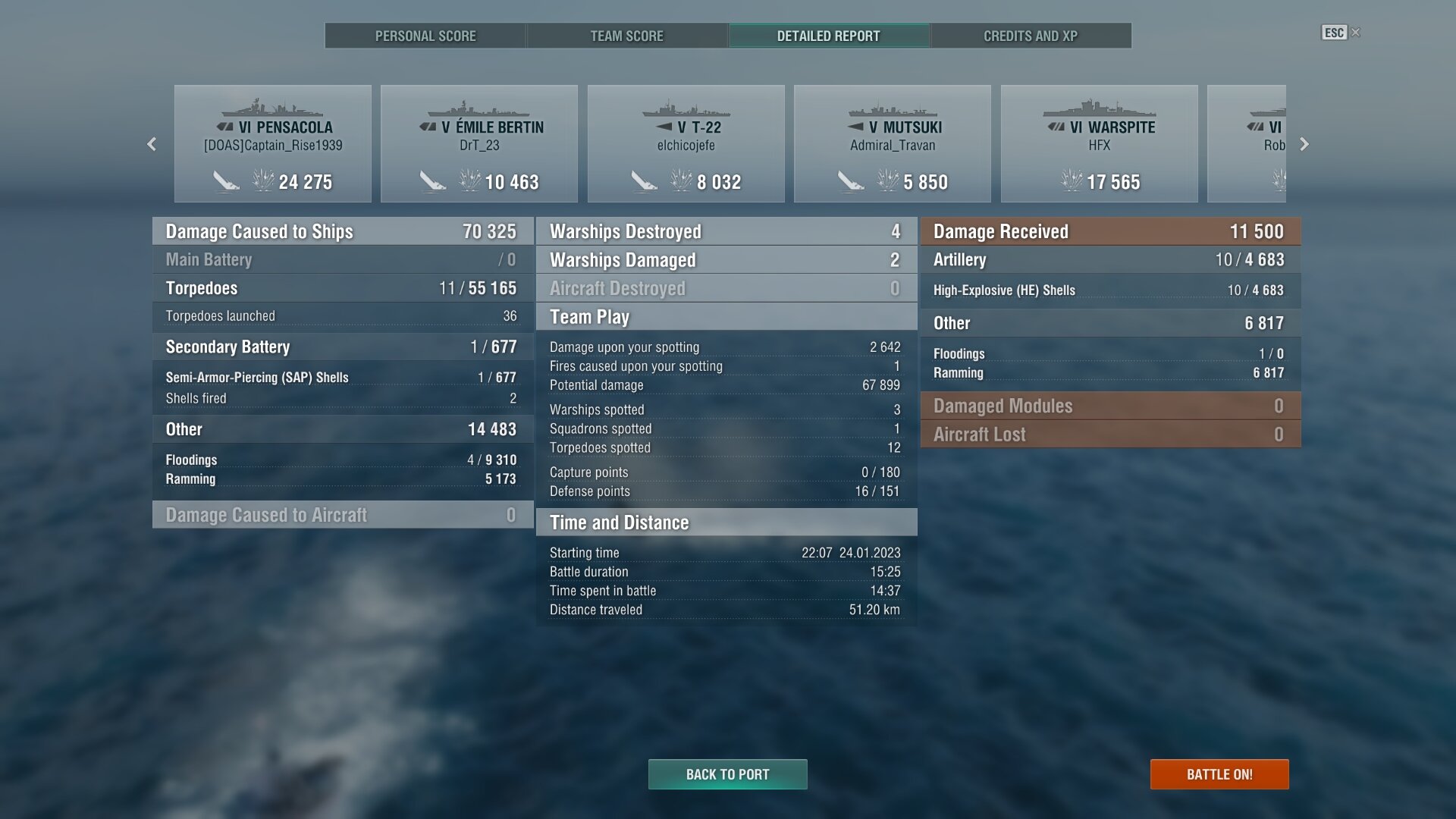Go back to port
1456x819 pixels.
[727, 774]
